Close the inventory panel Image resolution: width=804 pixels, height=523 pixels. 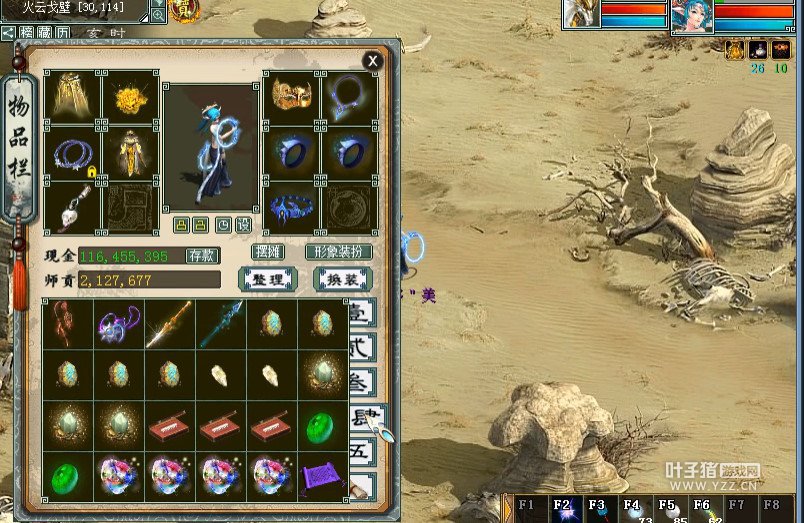pyautogui.click(x=373, y=61)
